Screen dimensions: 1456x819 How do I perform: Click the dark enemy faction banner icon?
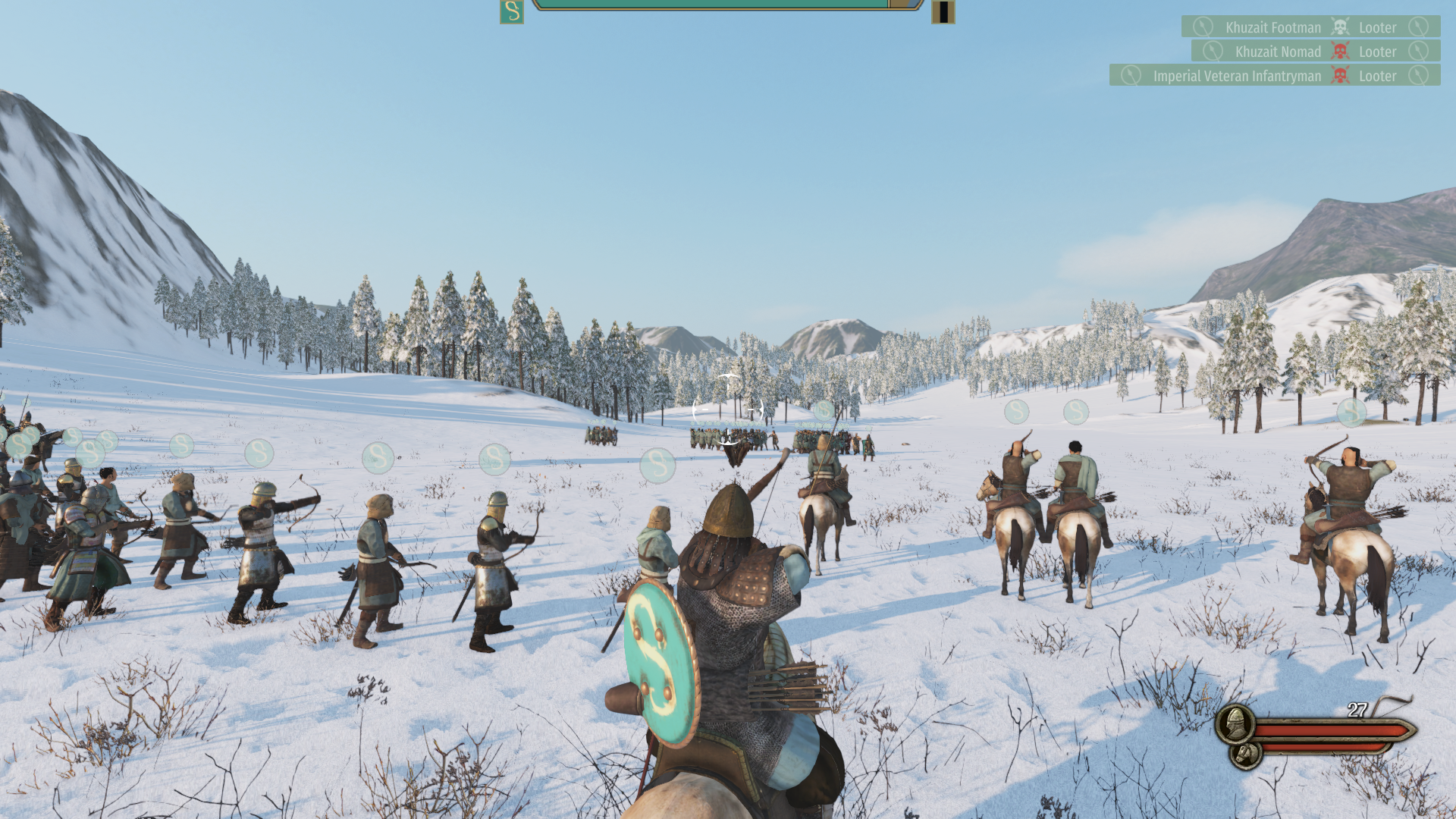[943, 11]
